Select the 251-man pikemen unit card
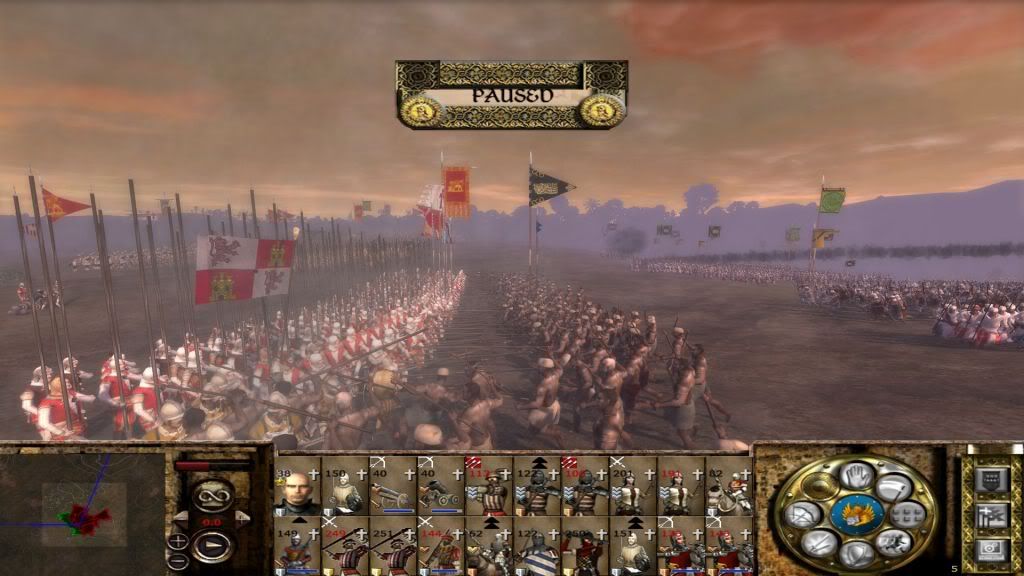Image resolution: width=1024 pixels, height=576 pixels. click(x=394, y=545)
